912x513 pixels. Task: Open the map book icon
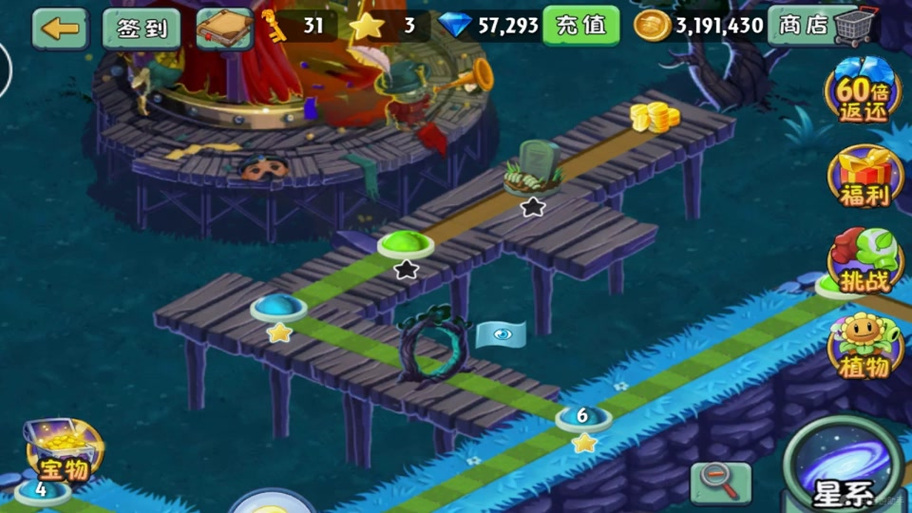click(224, 28)
